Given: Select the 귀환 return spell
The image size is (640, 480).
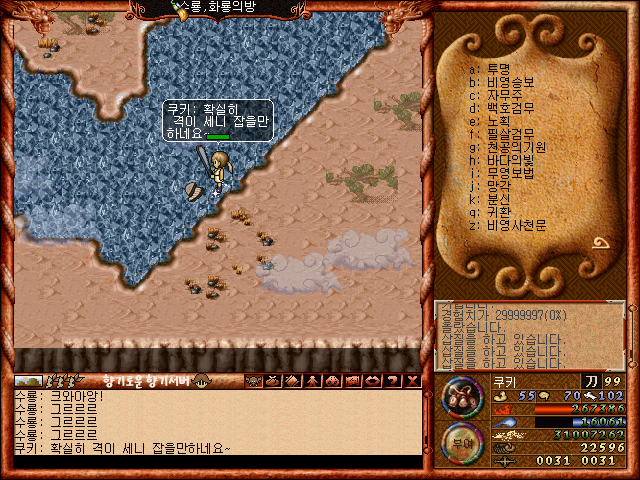Looking at the screenshot, I should [x=497, y=212].
